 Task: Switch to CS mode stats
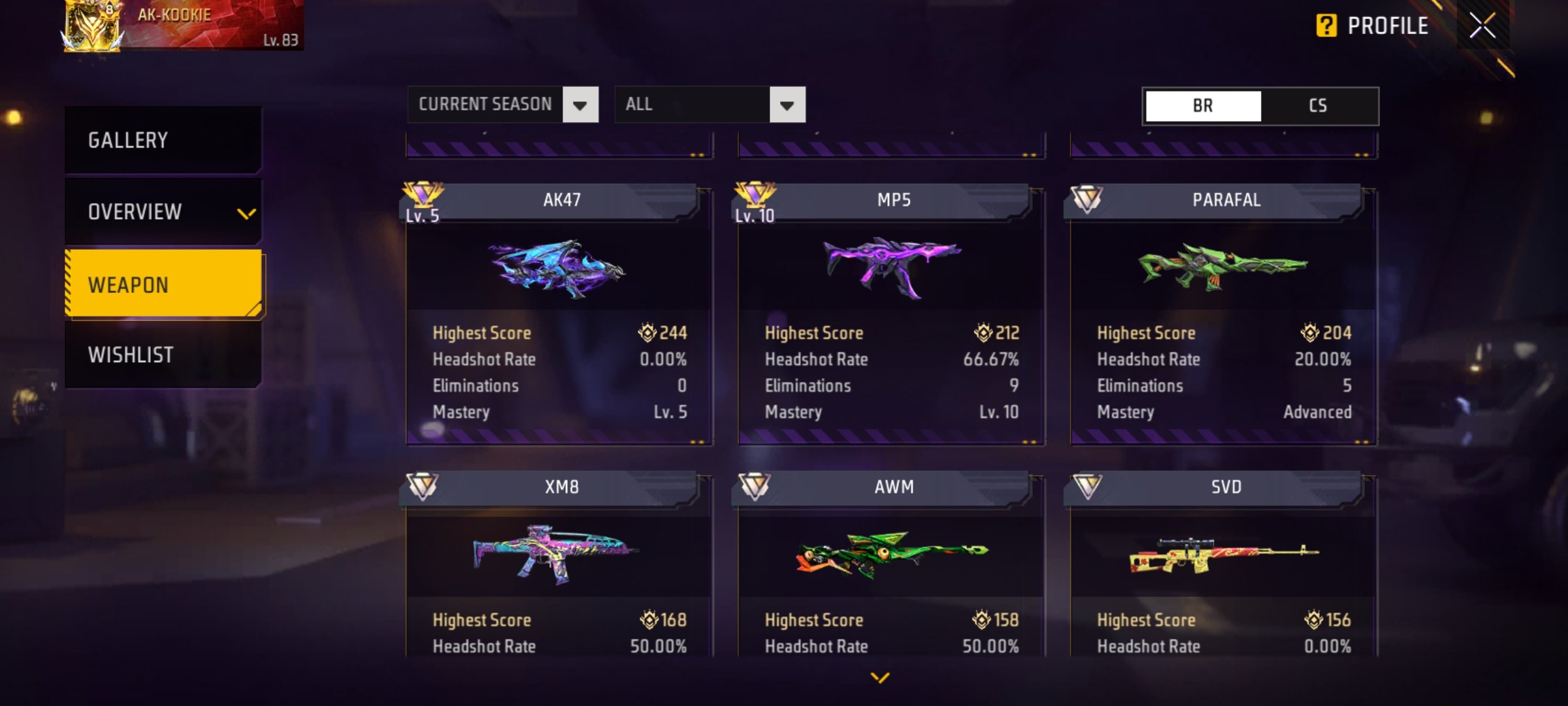coord(1318,106)
